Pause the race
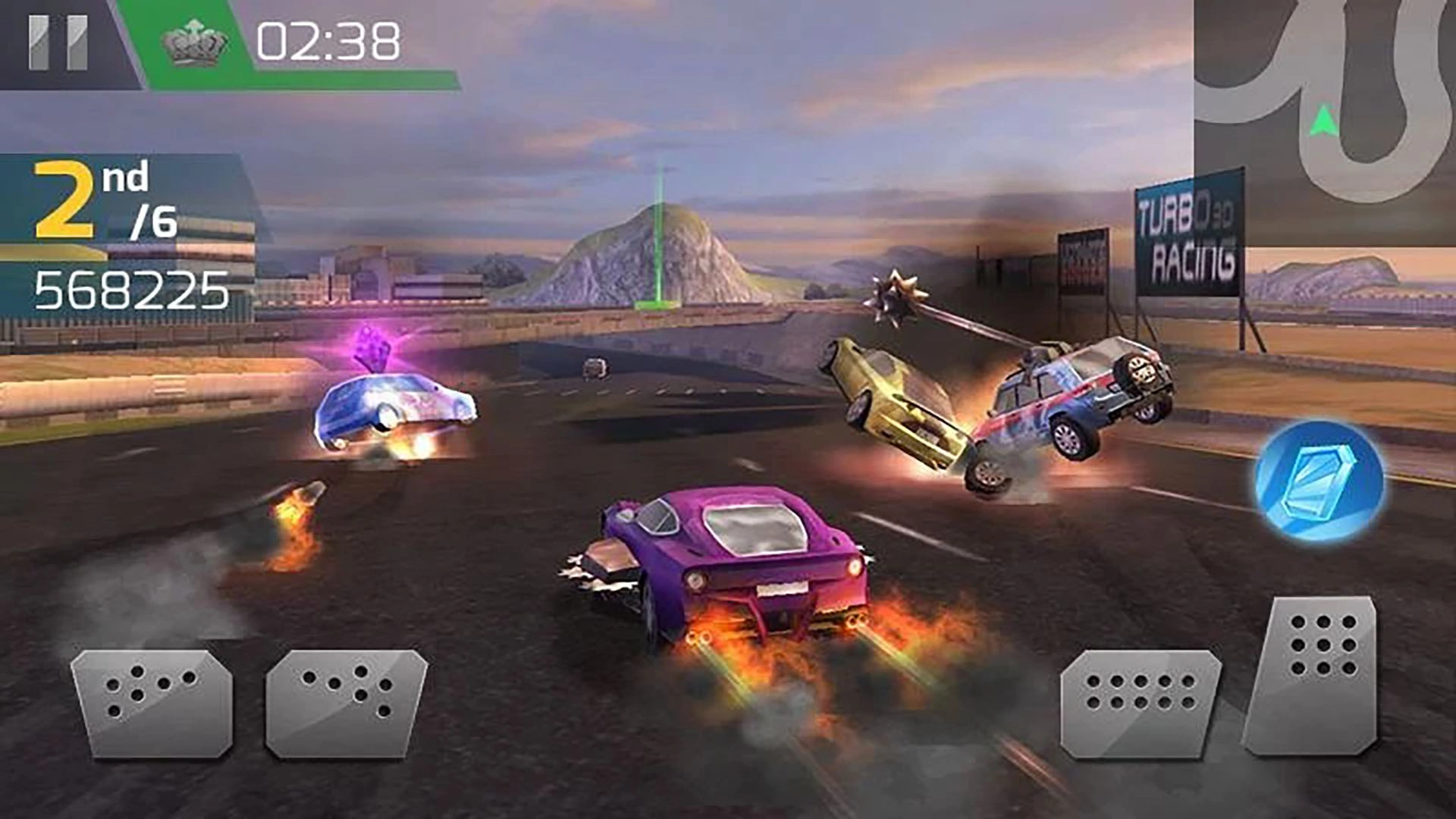The height and width of the screenshot is (819, 1456). (58, 43)
